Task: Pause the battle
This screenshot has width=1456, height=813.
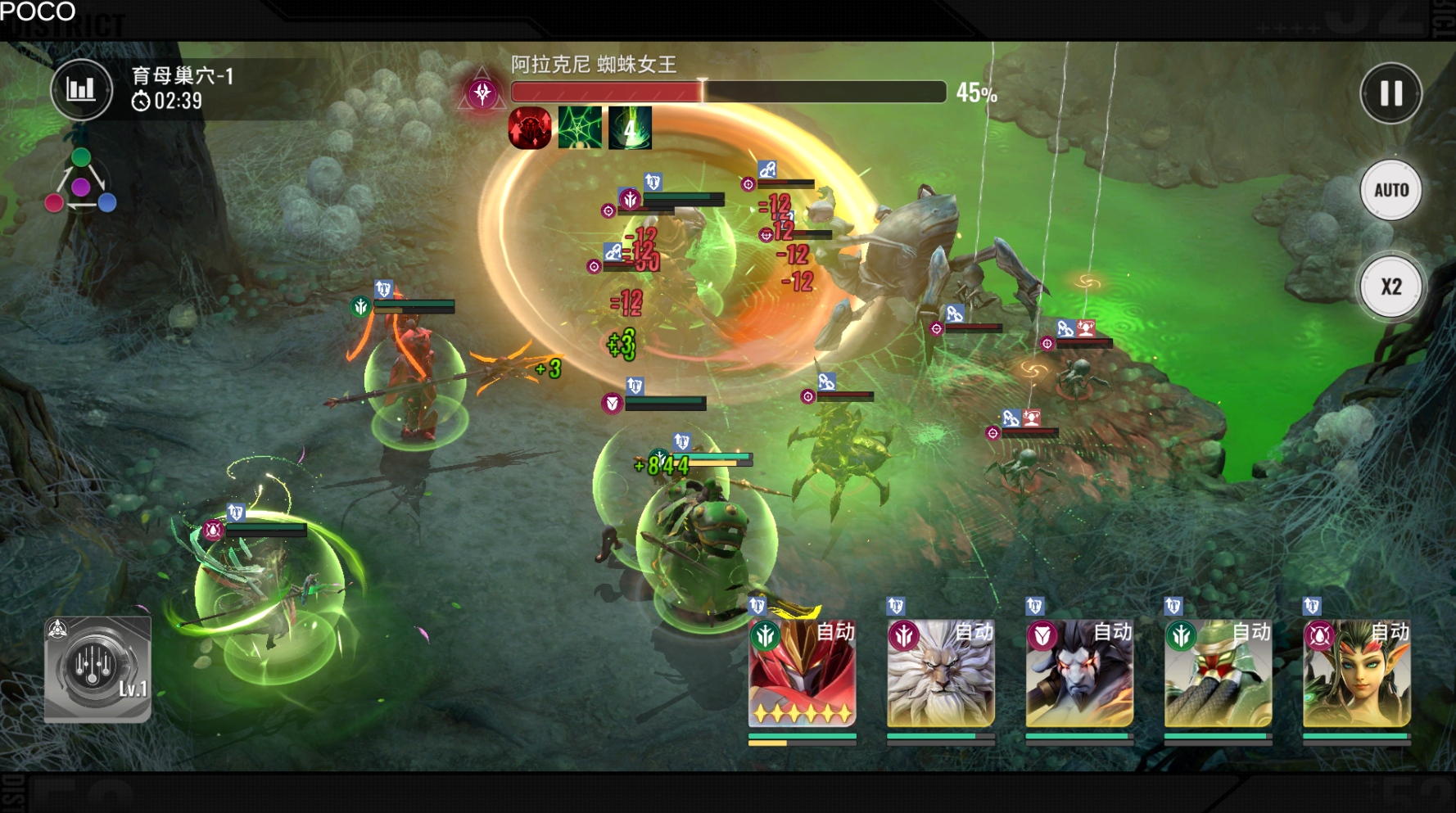Action: click(x=1390, y=93)
